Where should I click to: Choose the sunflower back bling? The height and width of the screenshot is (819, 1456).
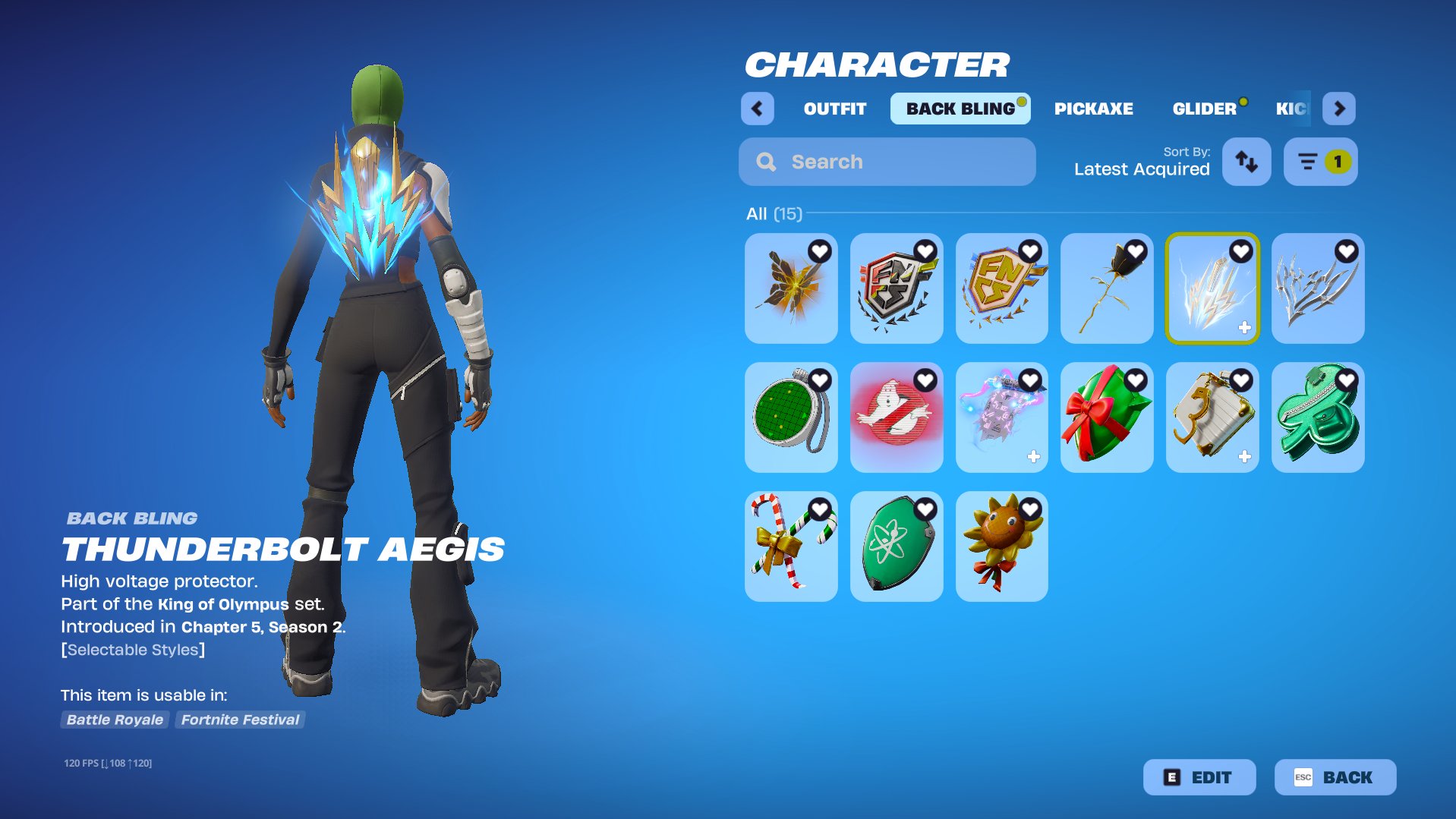1002,547
